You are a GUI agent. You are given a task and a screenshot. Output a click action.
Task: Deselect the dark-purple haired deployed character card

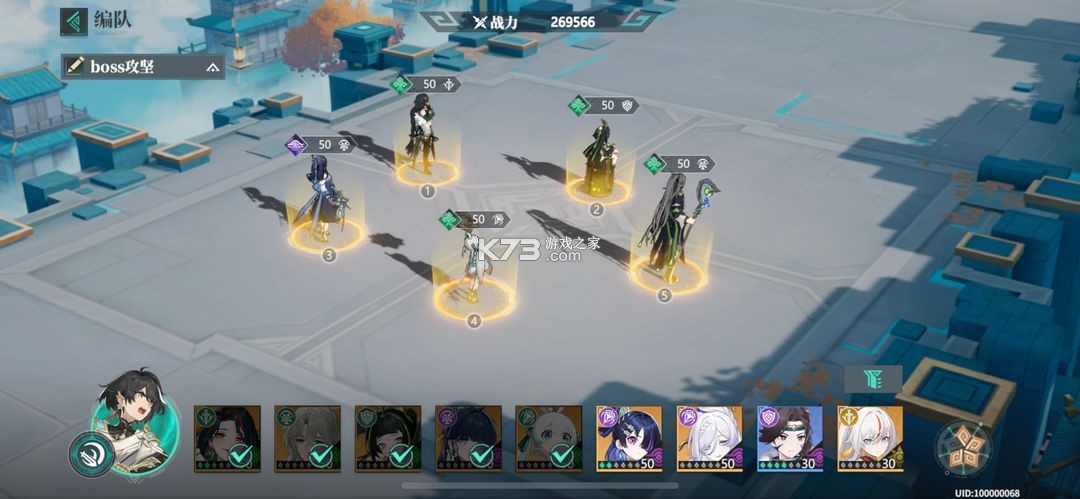468,438
